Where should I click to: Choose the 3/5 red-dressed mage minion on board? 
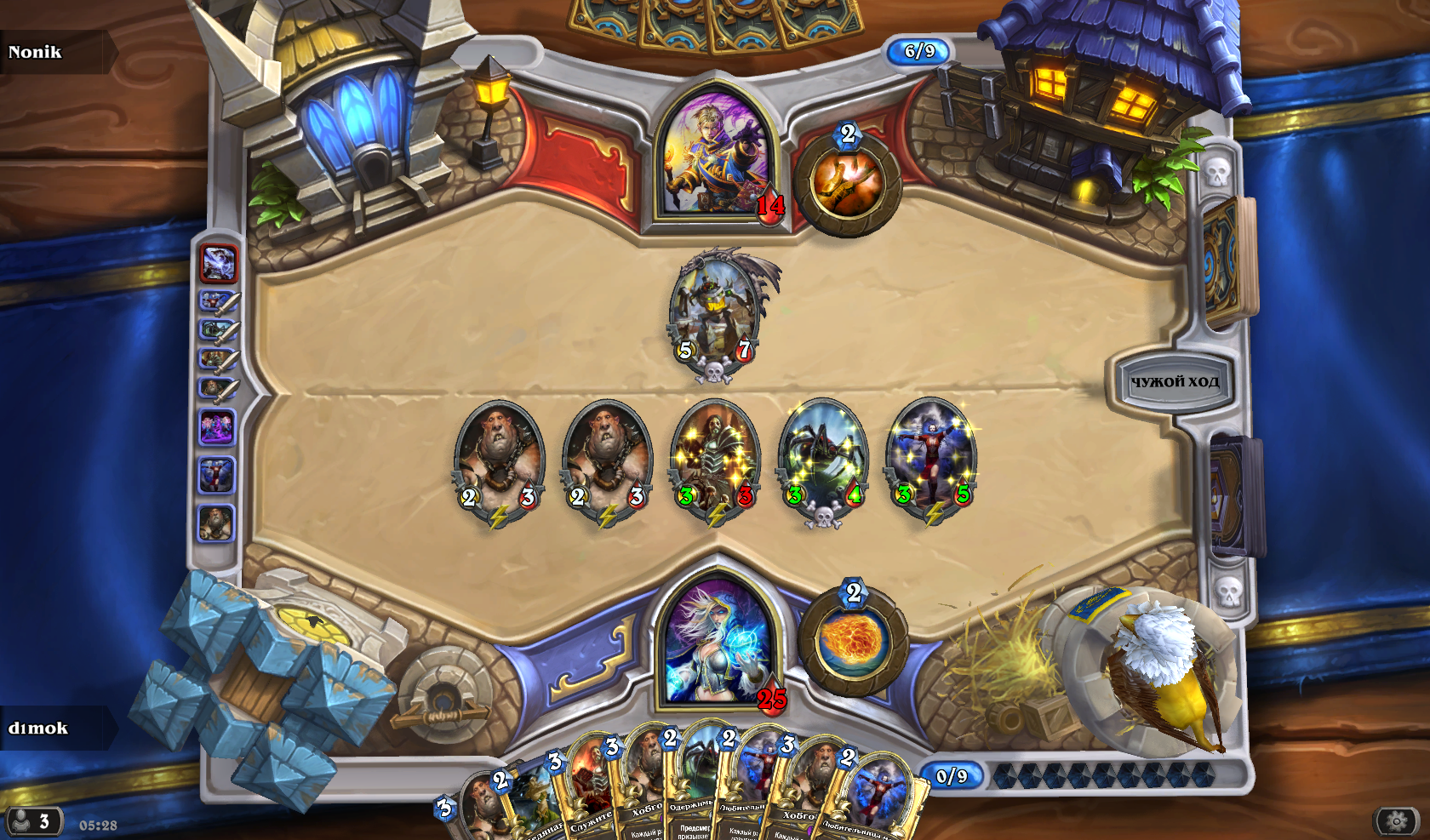click(x=932, y=460)
